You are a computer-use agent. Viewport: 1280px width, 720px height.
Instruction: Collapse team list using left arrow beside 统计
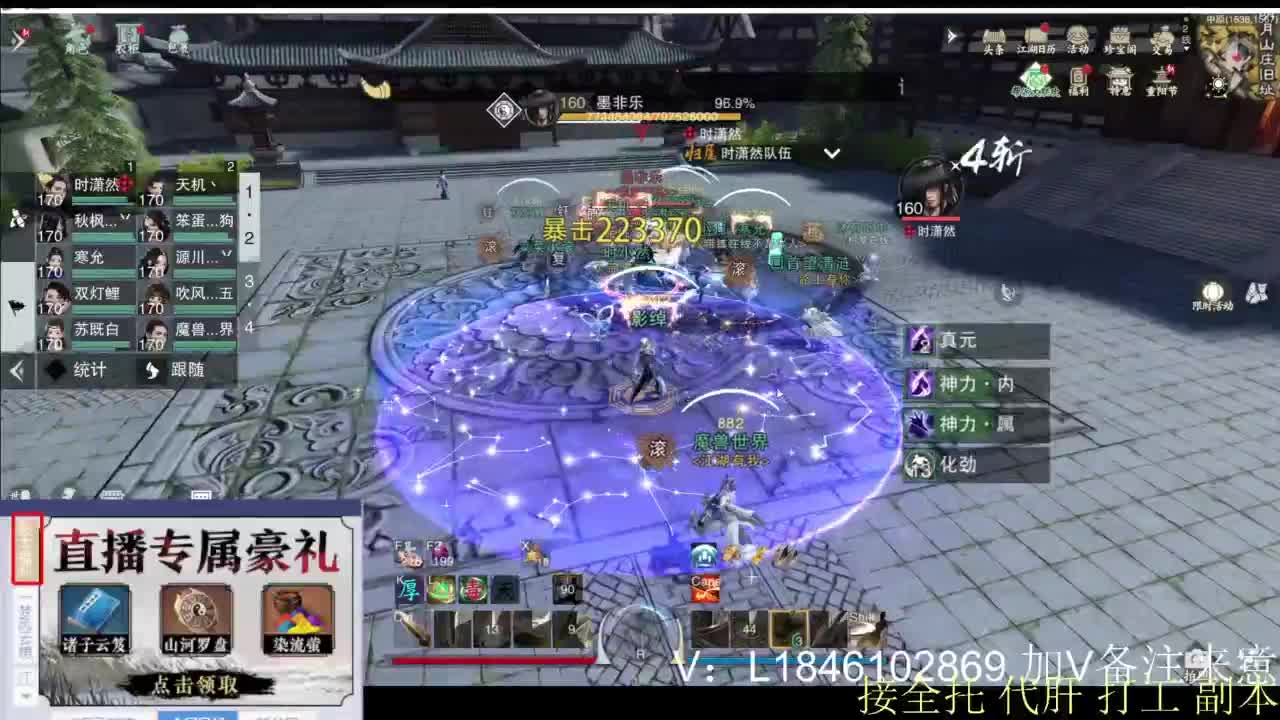pos(15,370)
